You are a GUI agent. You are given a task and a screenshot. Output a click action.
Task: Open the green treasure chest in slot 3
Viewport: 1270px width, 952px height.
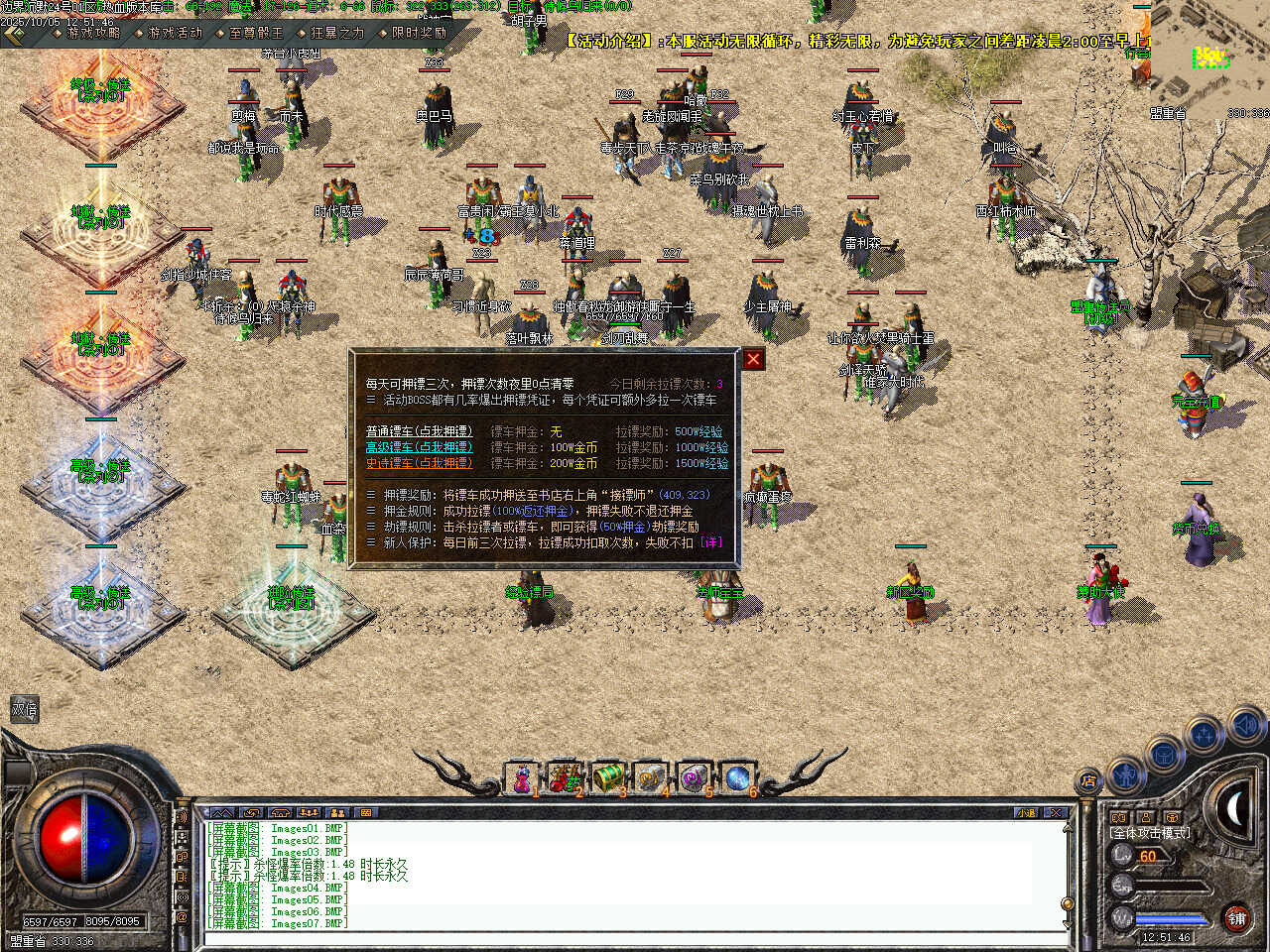pyautogui.click(x=607, y=779)
